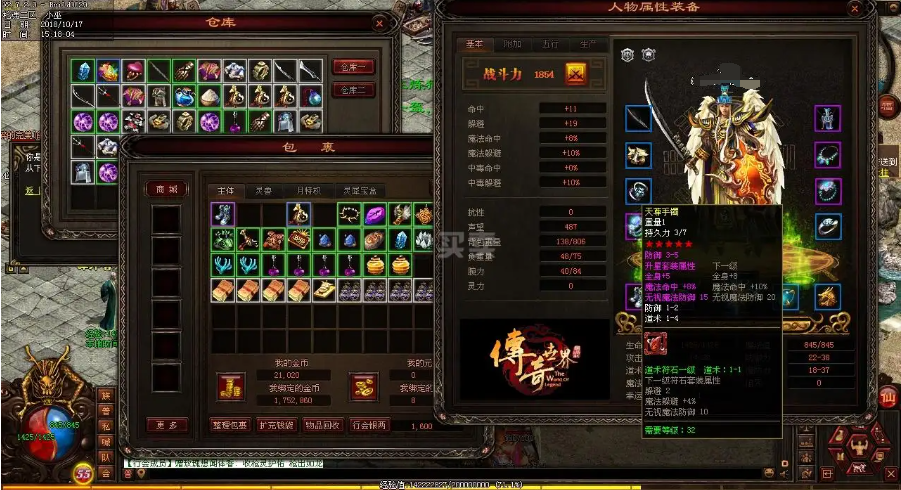This screenshot has height=490, width=901.
Task: Select the 主体 bag tab
Action: click(x=226, y=189)
